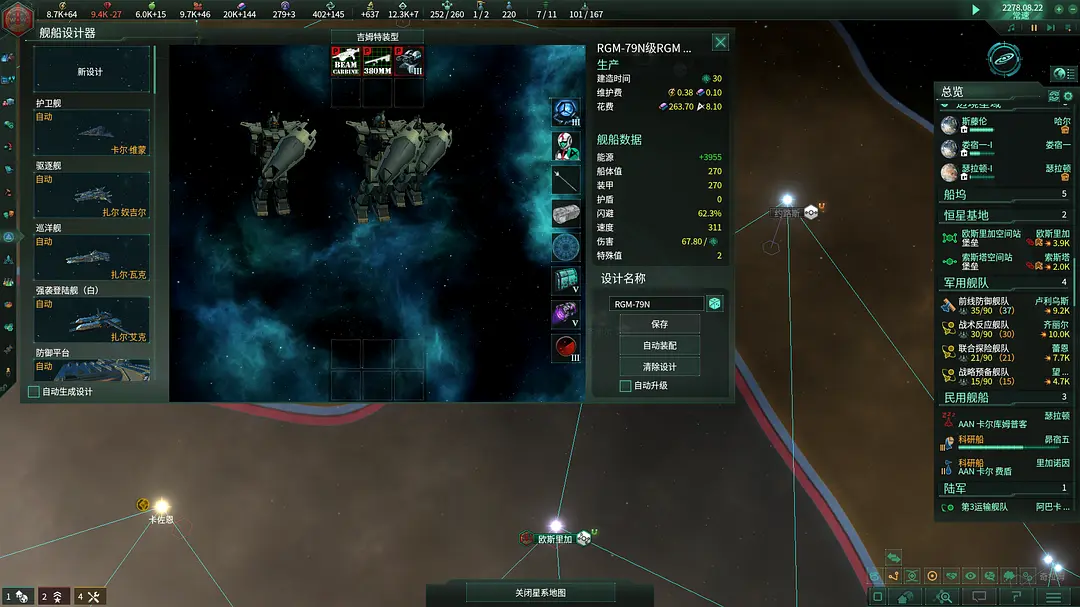Create a new ship design (新设计)

click(x=91, y=71)
